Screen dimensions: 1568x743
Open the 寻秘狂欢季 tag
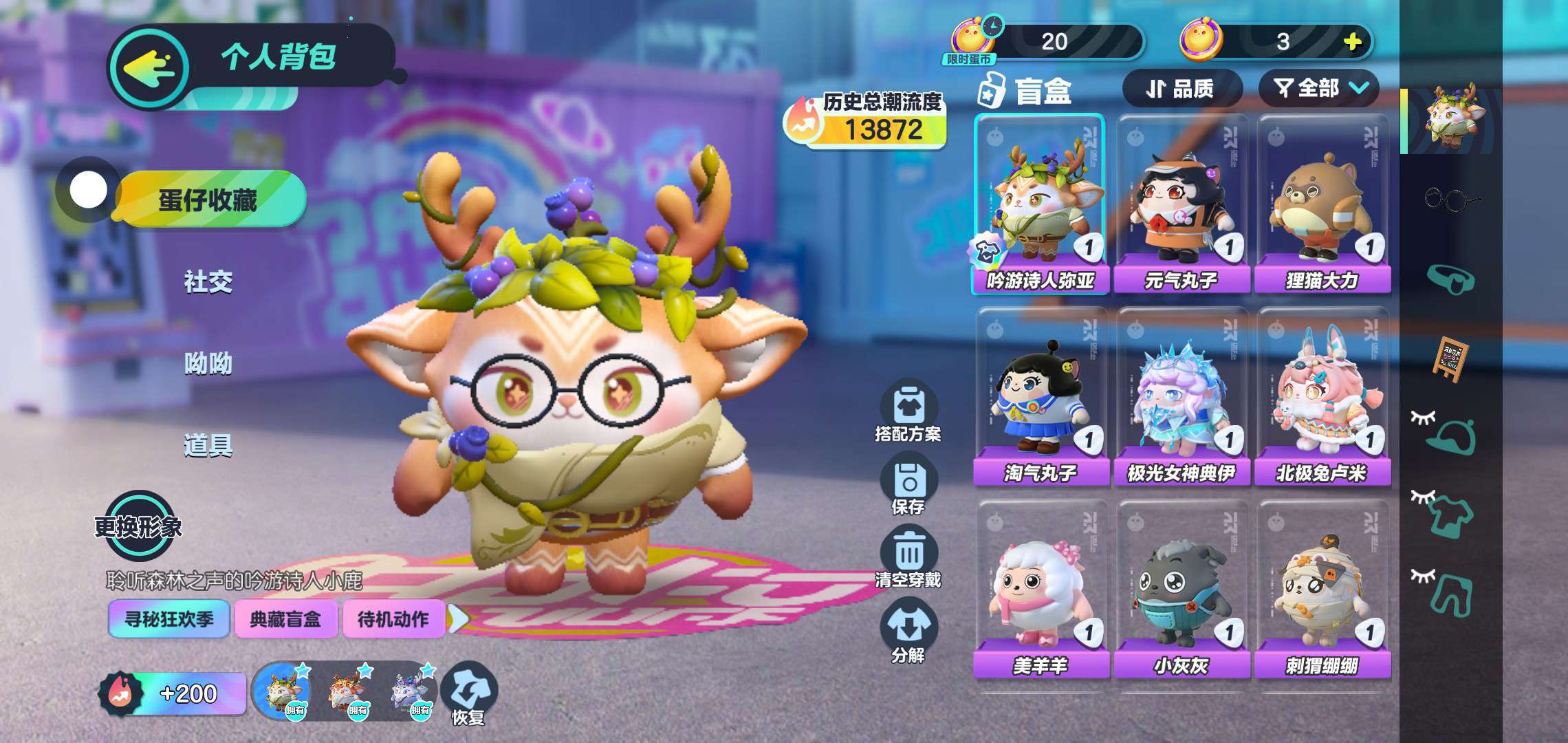click(x=168, y=619)
